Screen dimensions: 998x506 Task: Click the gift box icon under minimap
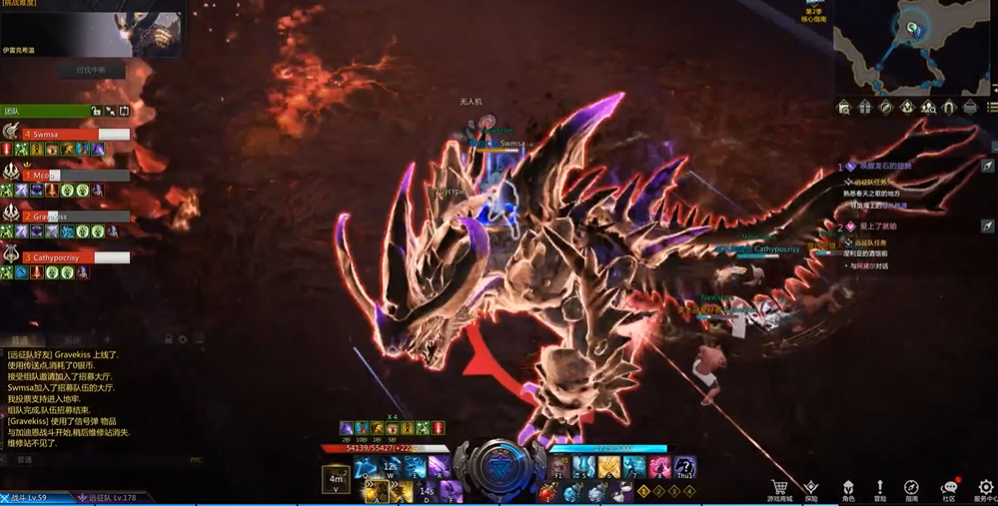pyautogui.click(x=865, y=107)
